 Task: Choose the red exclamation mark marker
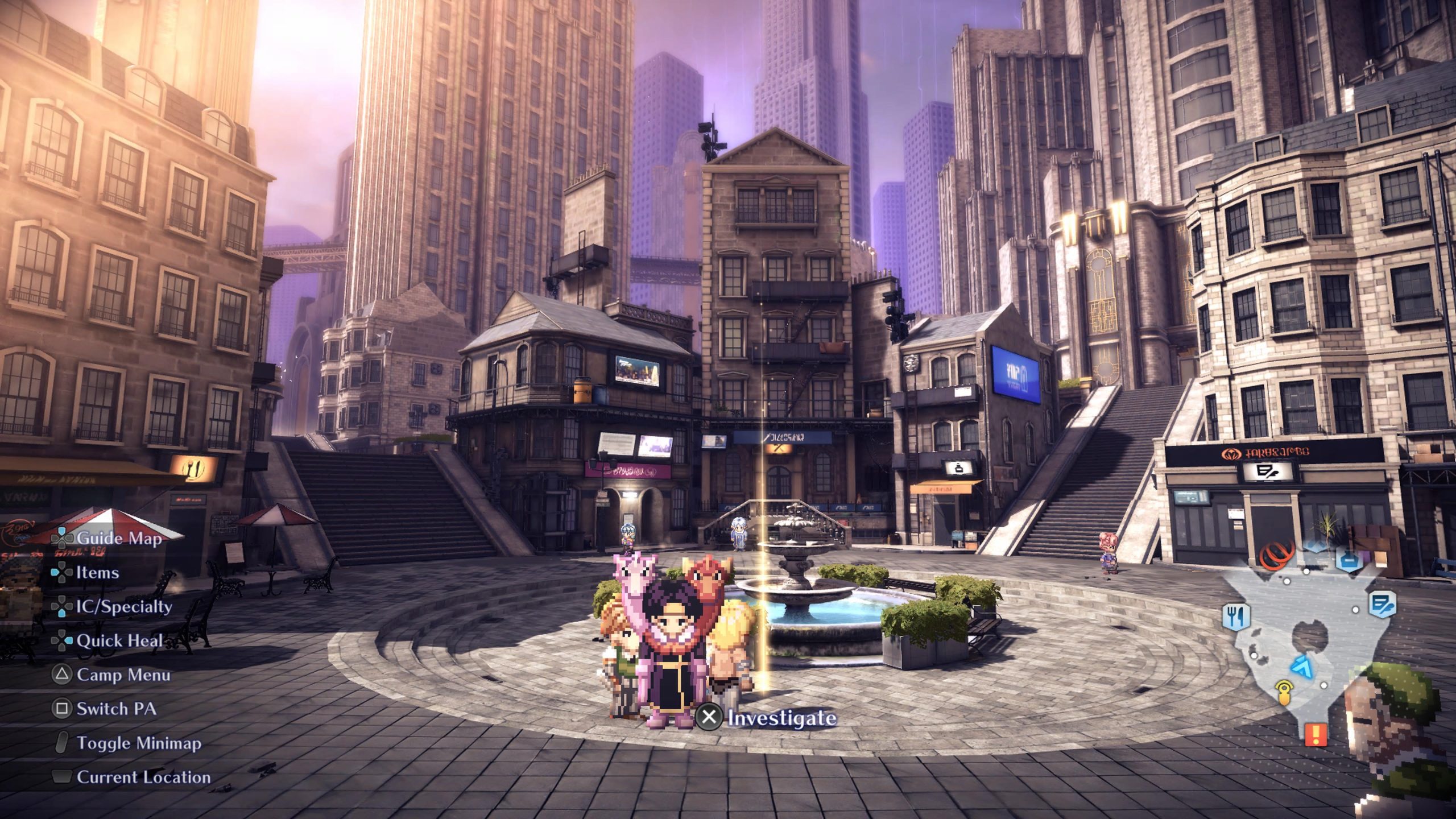click(x=1316, y=734)
